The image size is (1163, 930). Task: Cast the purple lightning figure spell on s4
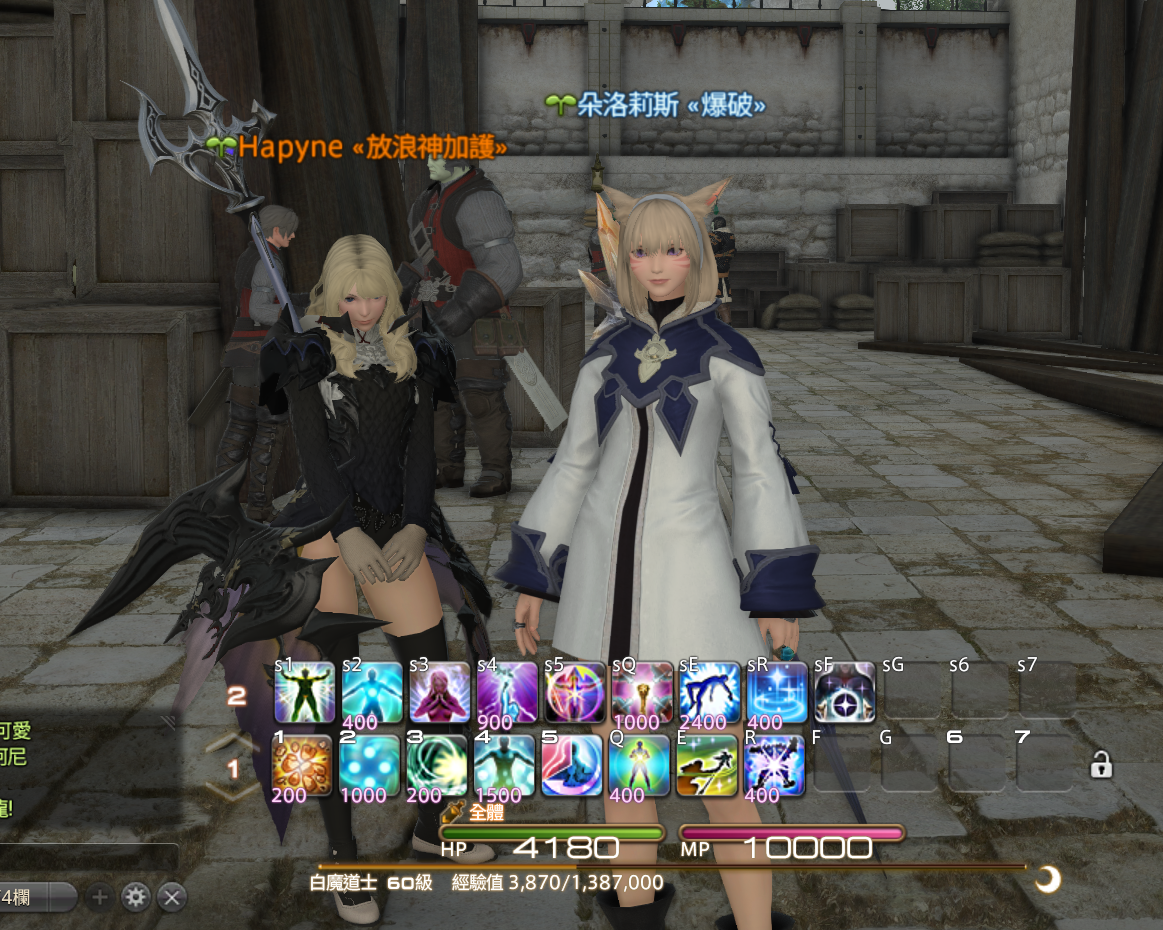507,692
